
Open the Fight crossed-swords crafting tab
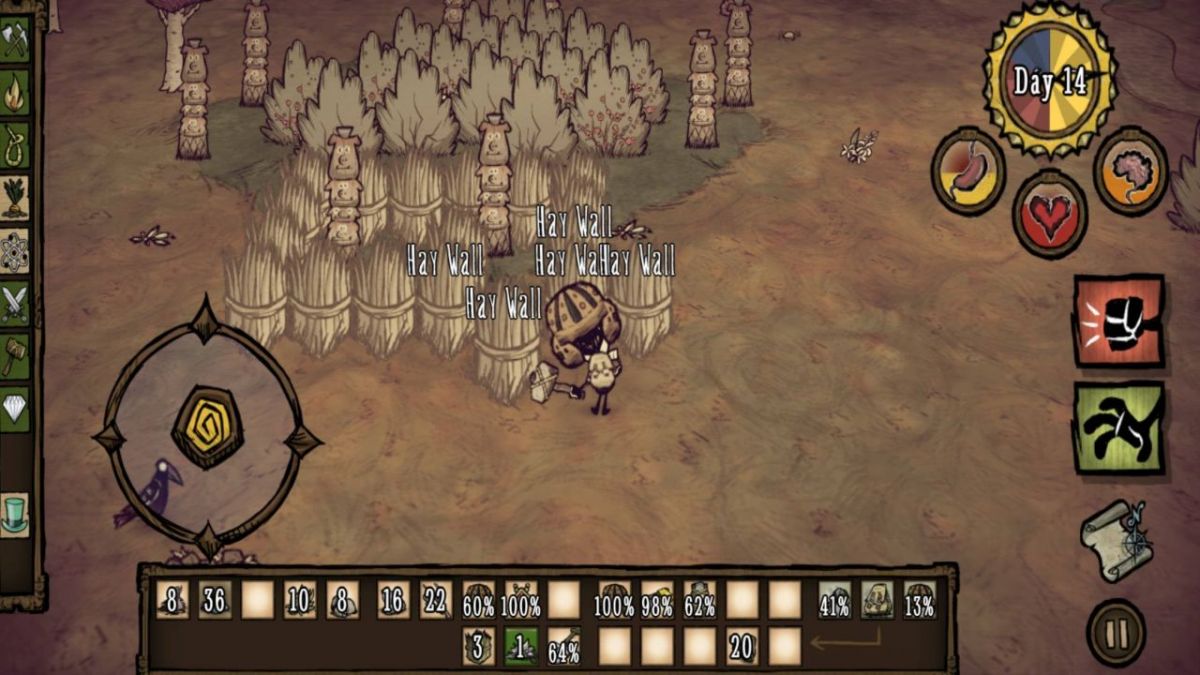point(15,302)
